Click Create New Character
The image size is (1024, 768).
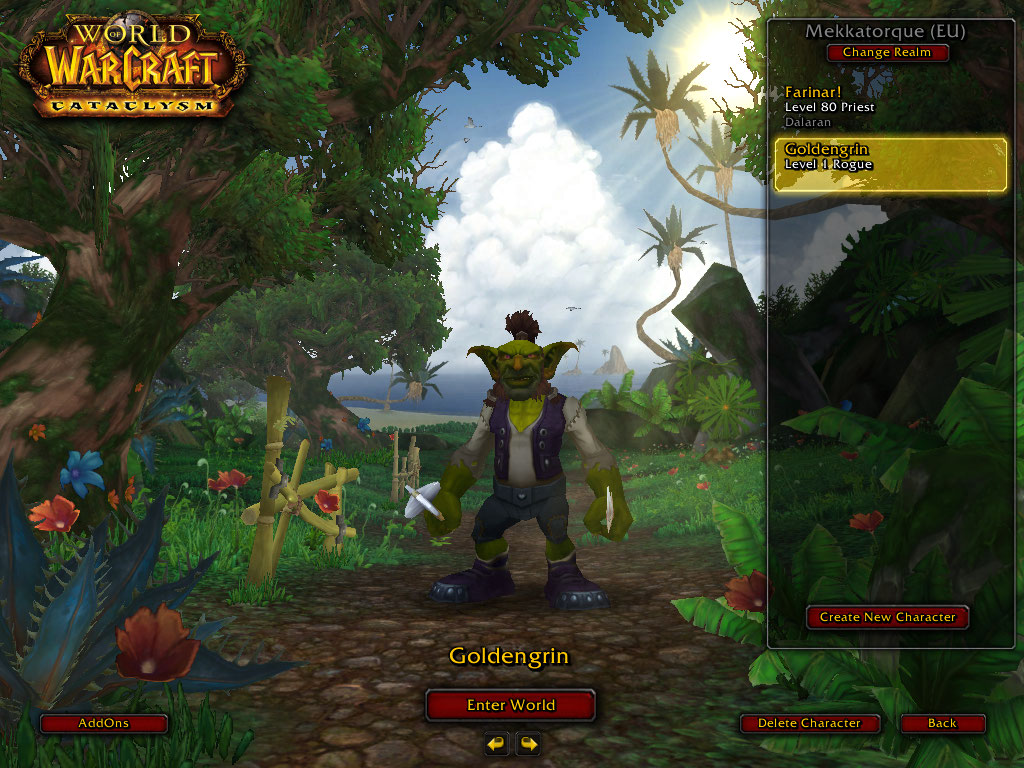tap(887, 617)
